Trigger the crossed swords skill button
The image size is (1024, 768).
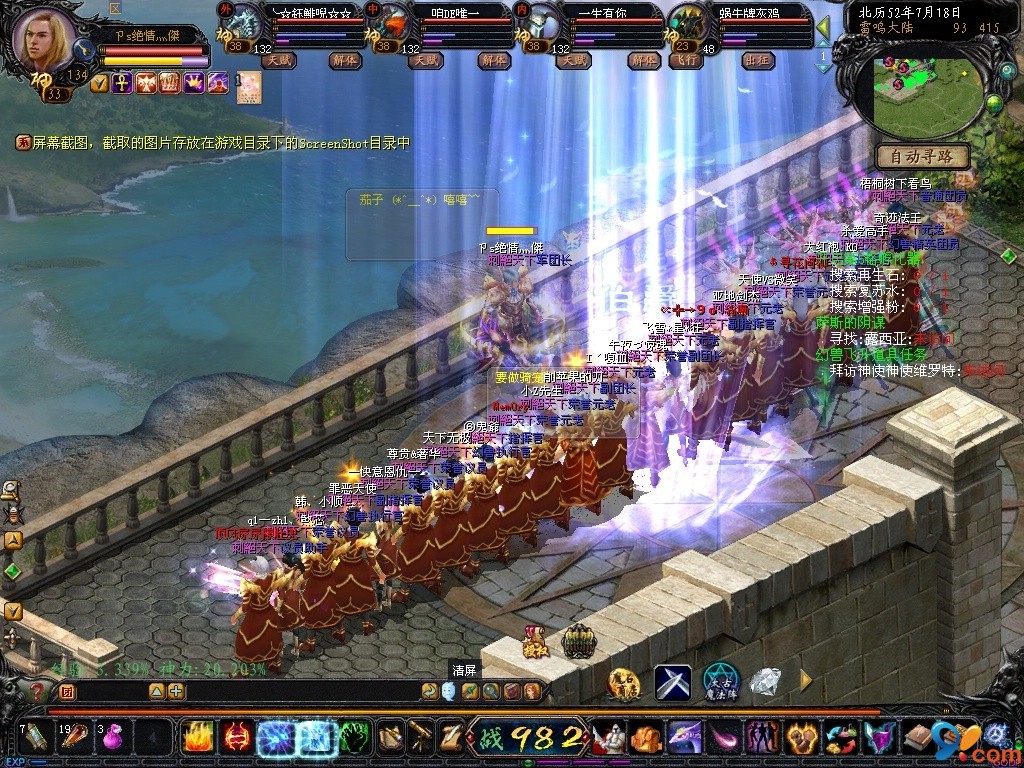click(672, 682)
